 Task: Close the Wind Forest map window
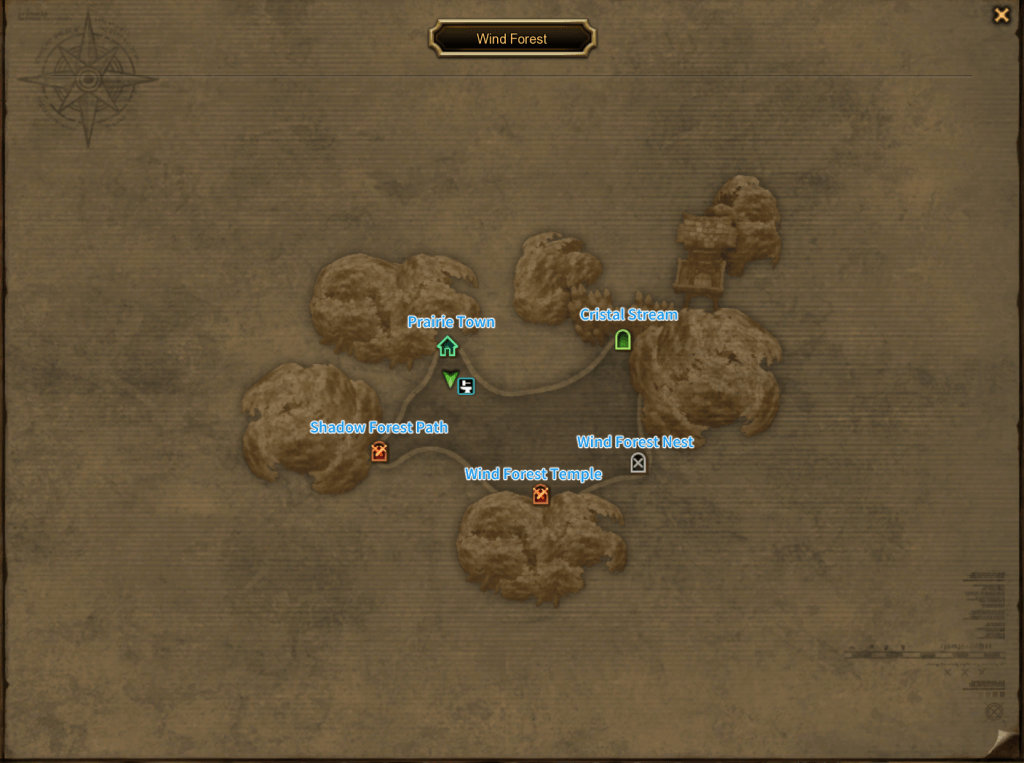[1000, 15]
